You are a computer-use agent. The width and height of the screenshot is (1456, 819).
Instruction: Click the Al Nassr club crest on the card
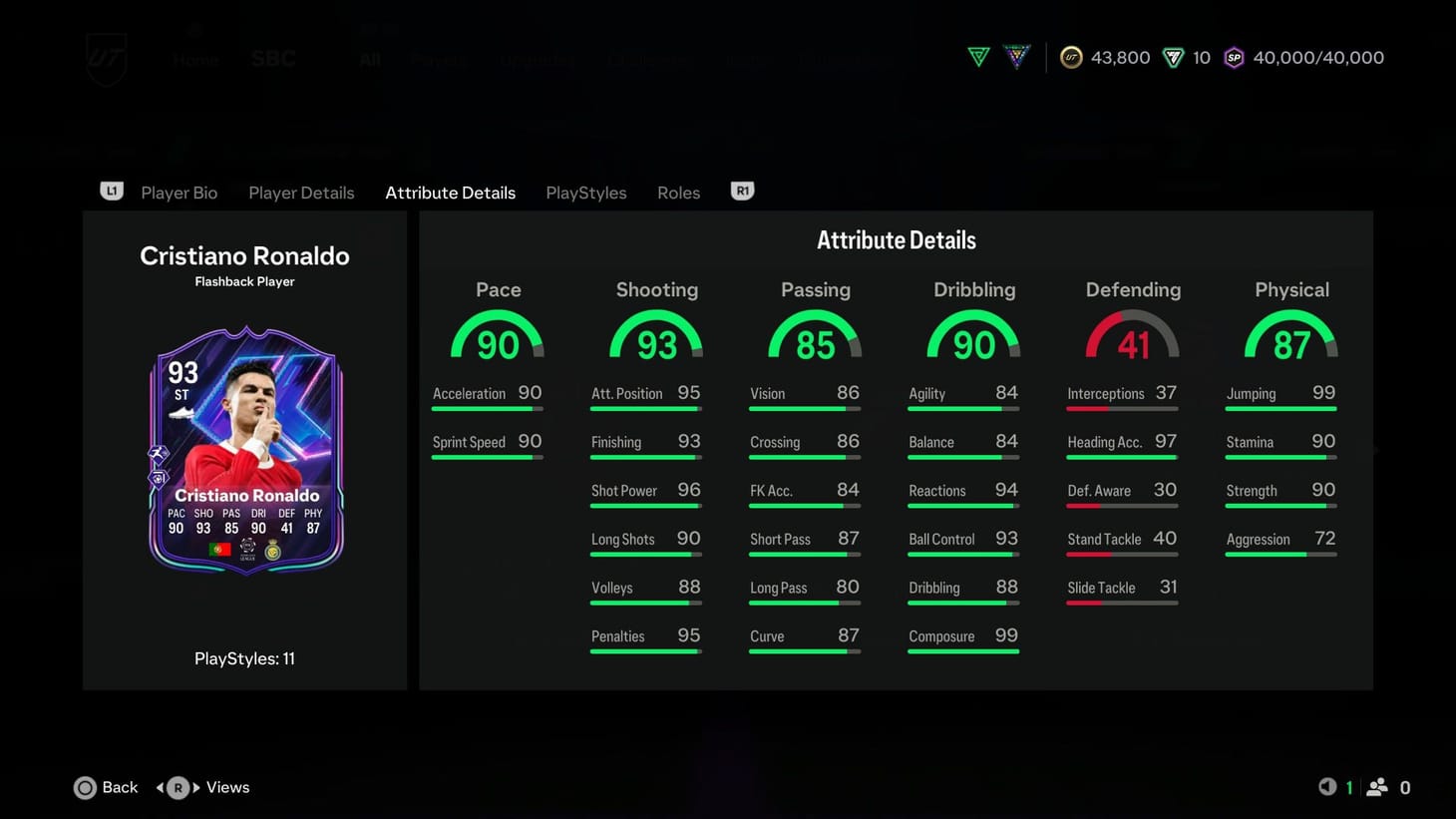[272, 550]
